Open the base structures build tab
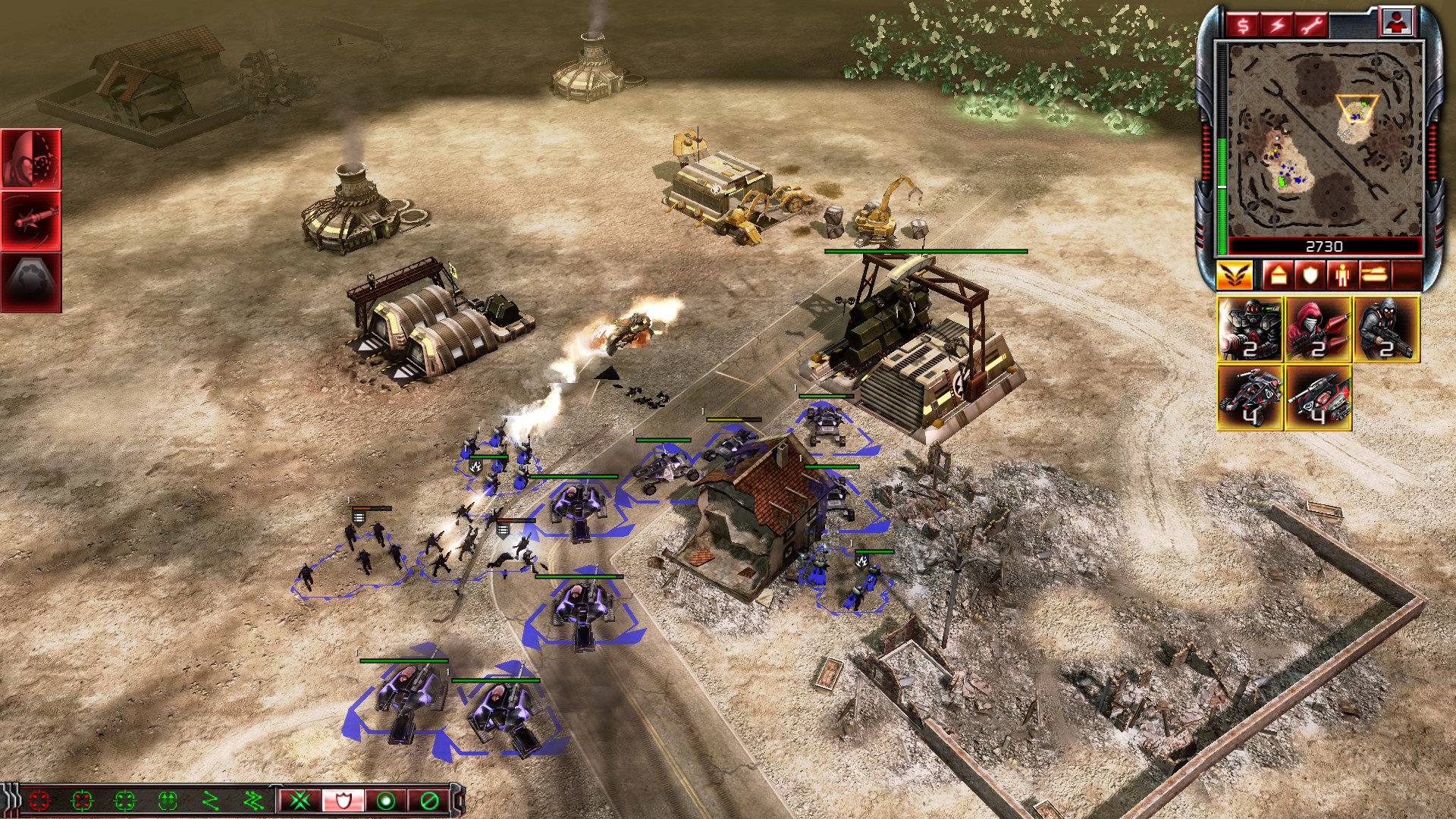 (x=1279, y=275)
